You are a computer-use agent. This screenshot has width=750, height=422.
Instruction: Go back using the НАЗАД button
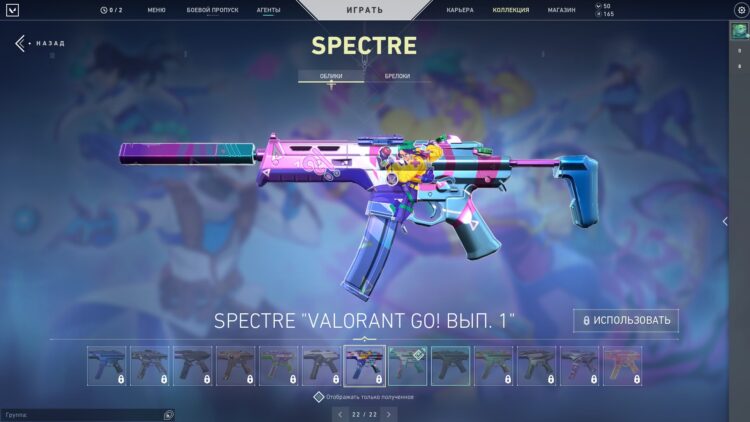40,43
